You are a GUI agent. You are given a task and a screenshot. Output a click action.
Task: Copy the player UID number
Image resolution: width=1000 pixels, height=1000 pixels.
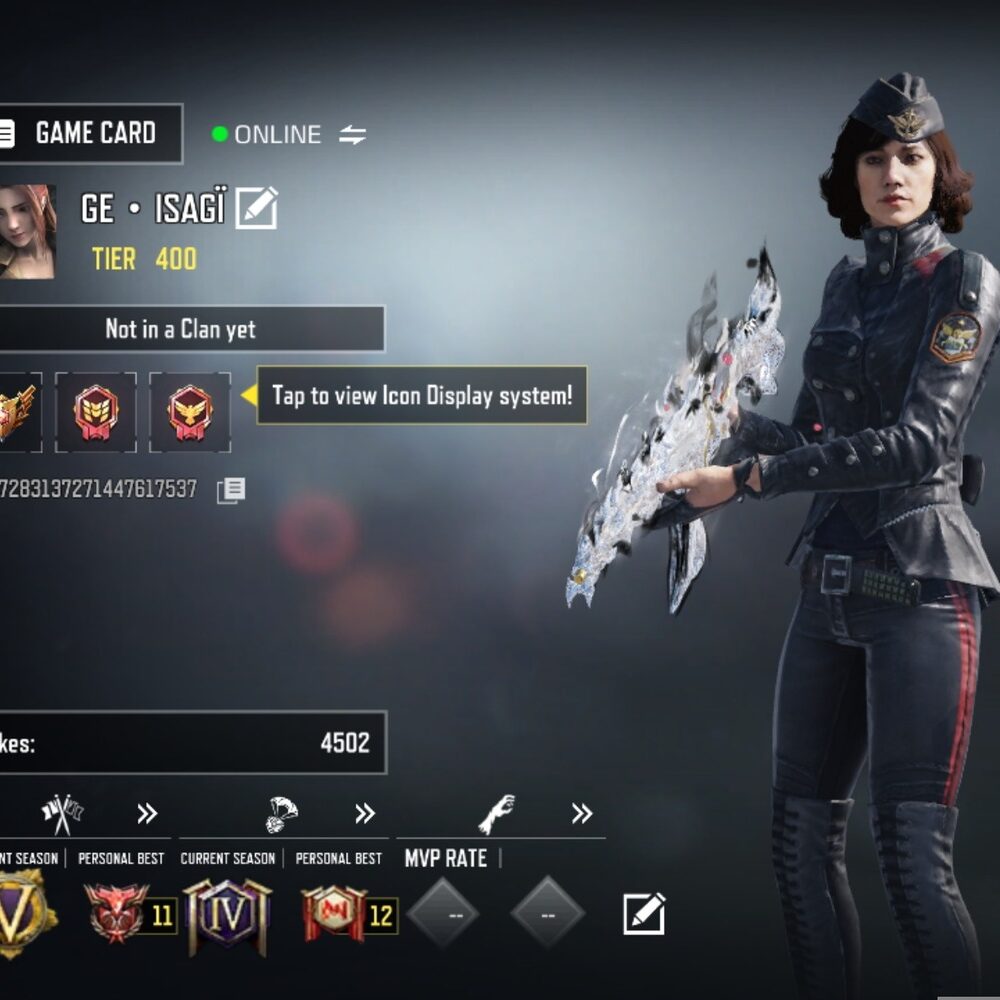[231, 490]
